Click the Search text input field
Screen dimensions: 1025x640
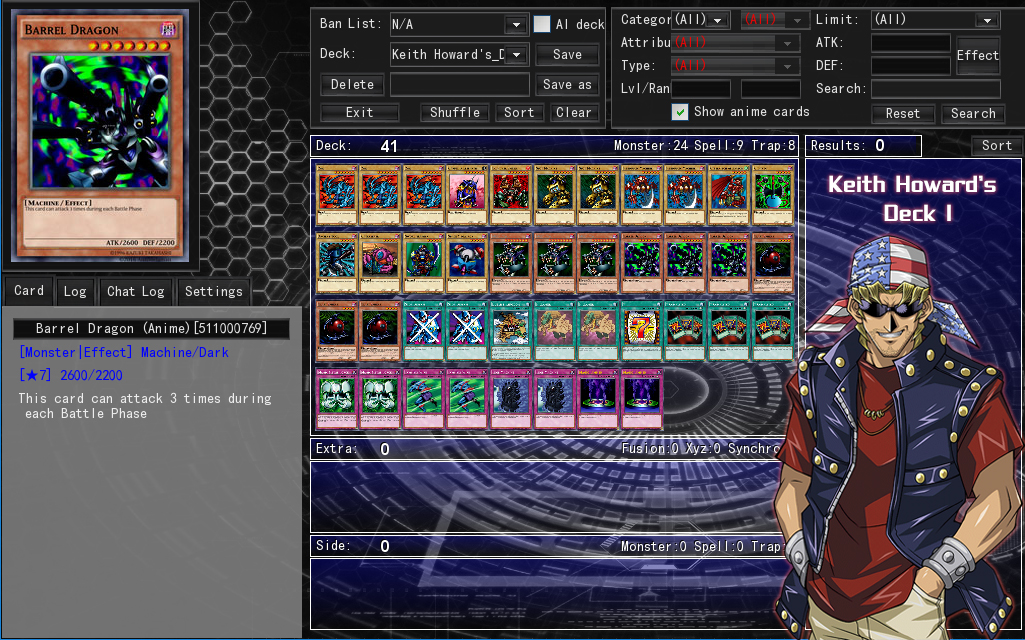coord(935,89)
